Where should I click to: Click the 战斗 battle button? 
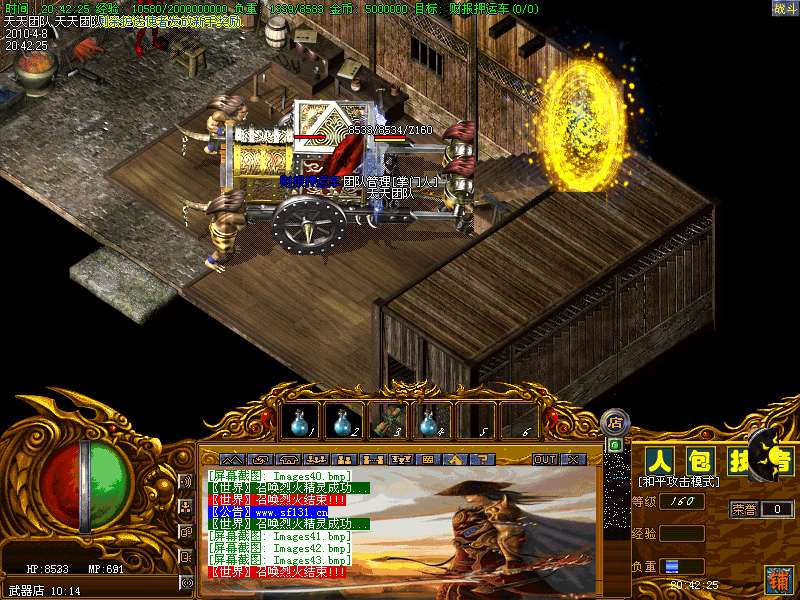(x=785, y=8)
